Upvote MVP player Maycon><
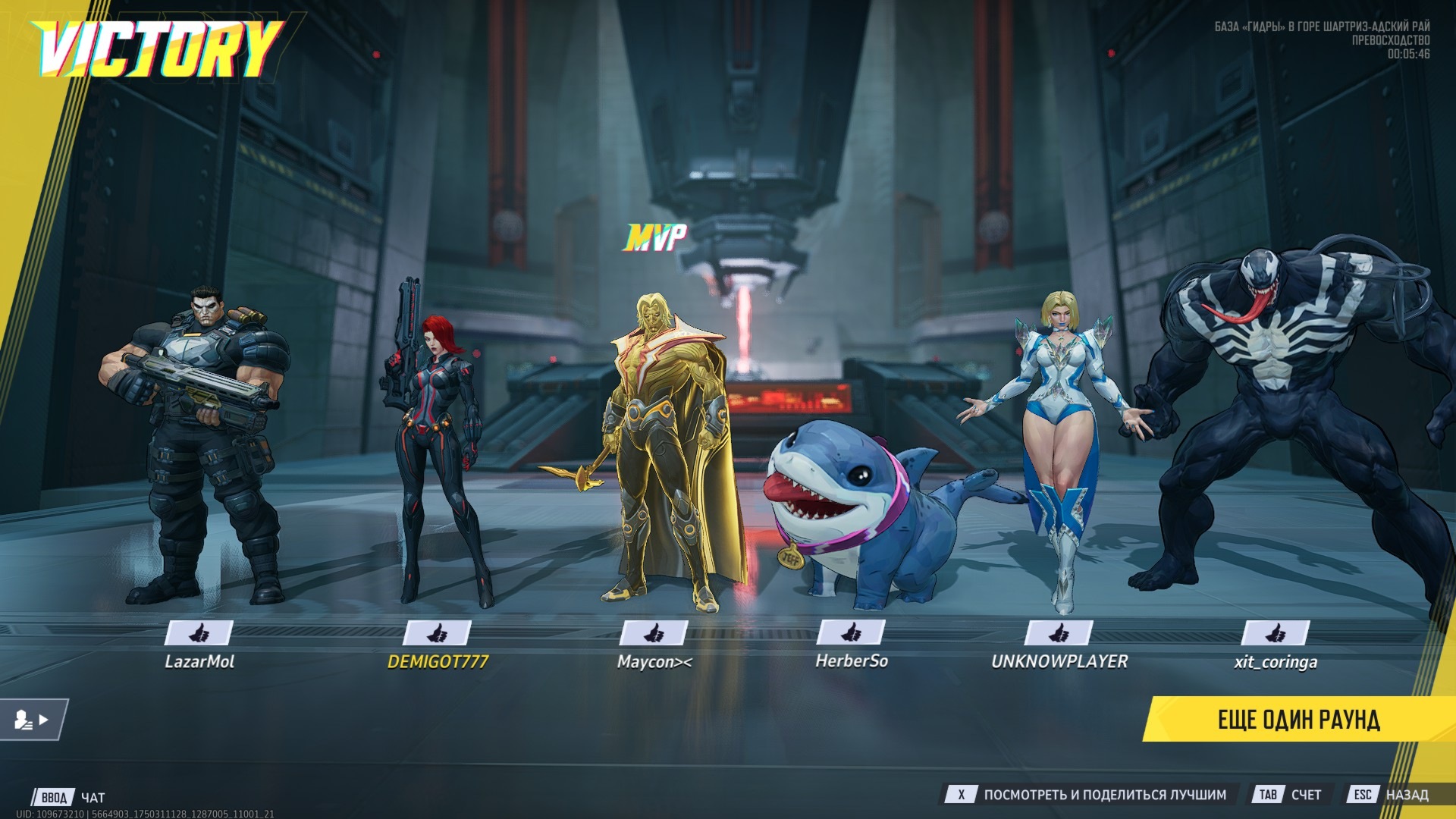Screen dimensions: 1456x819 654,632
